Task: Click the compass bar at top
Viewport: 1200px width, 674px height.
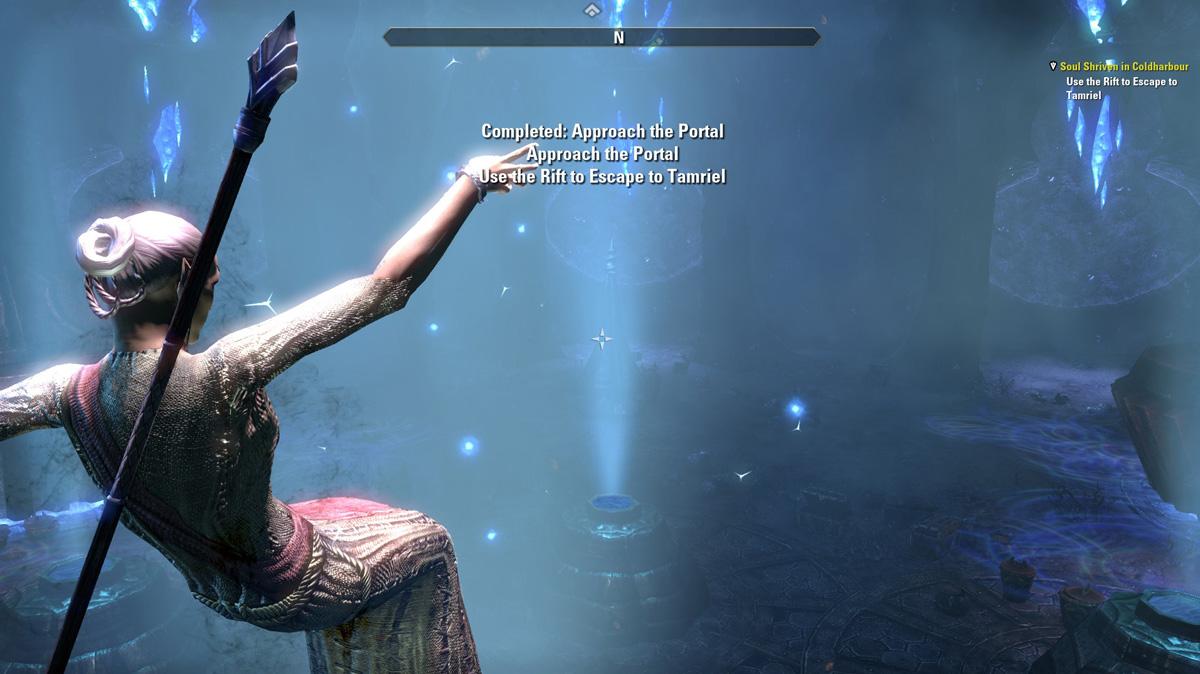Action: pos(601,37)
